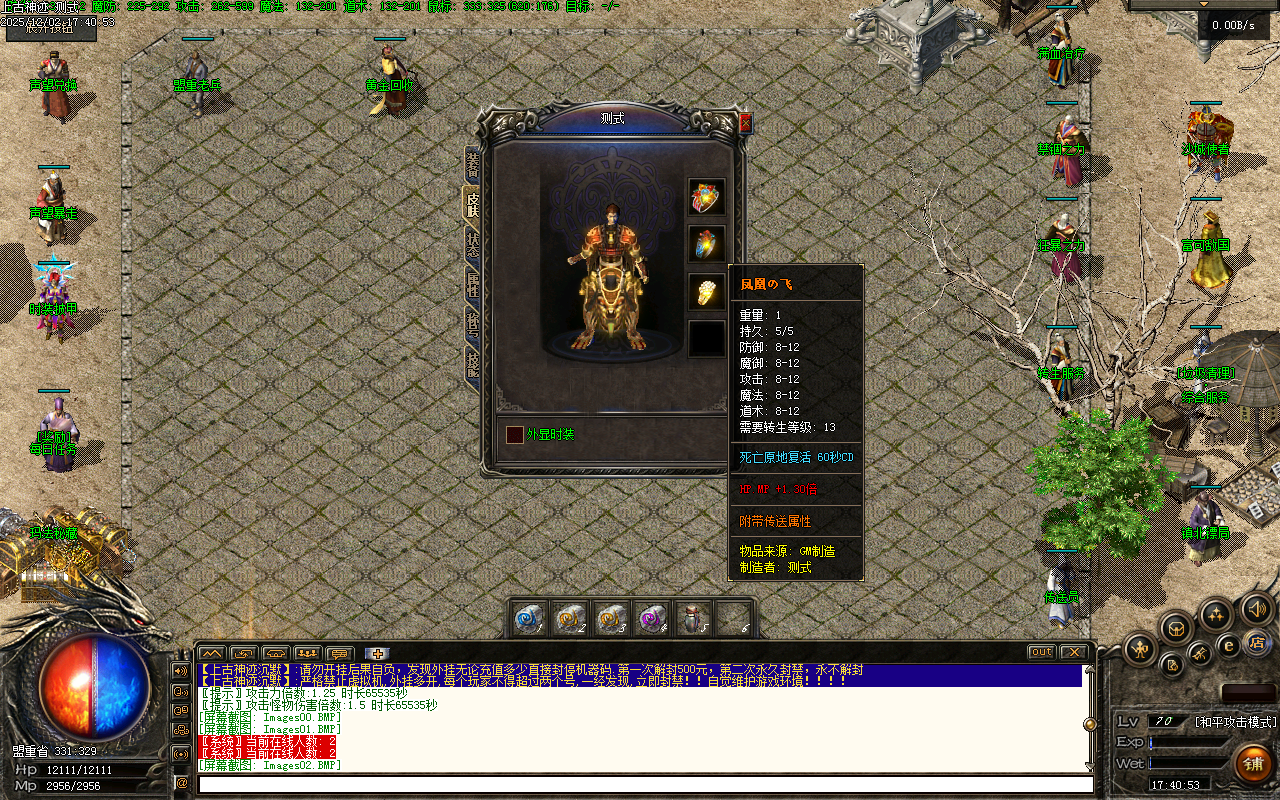The image size is (1280, 800).
Task: Toggle the 外显时装 checkbox
Action: 514,435
